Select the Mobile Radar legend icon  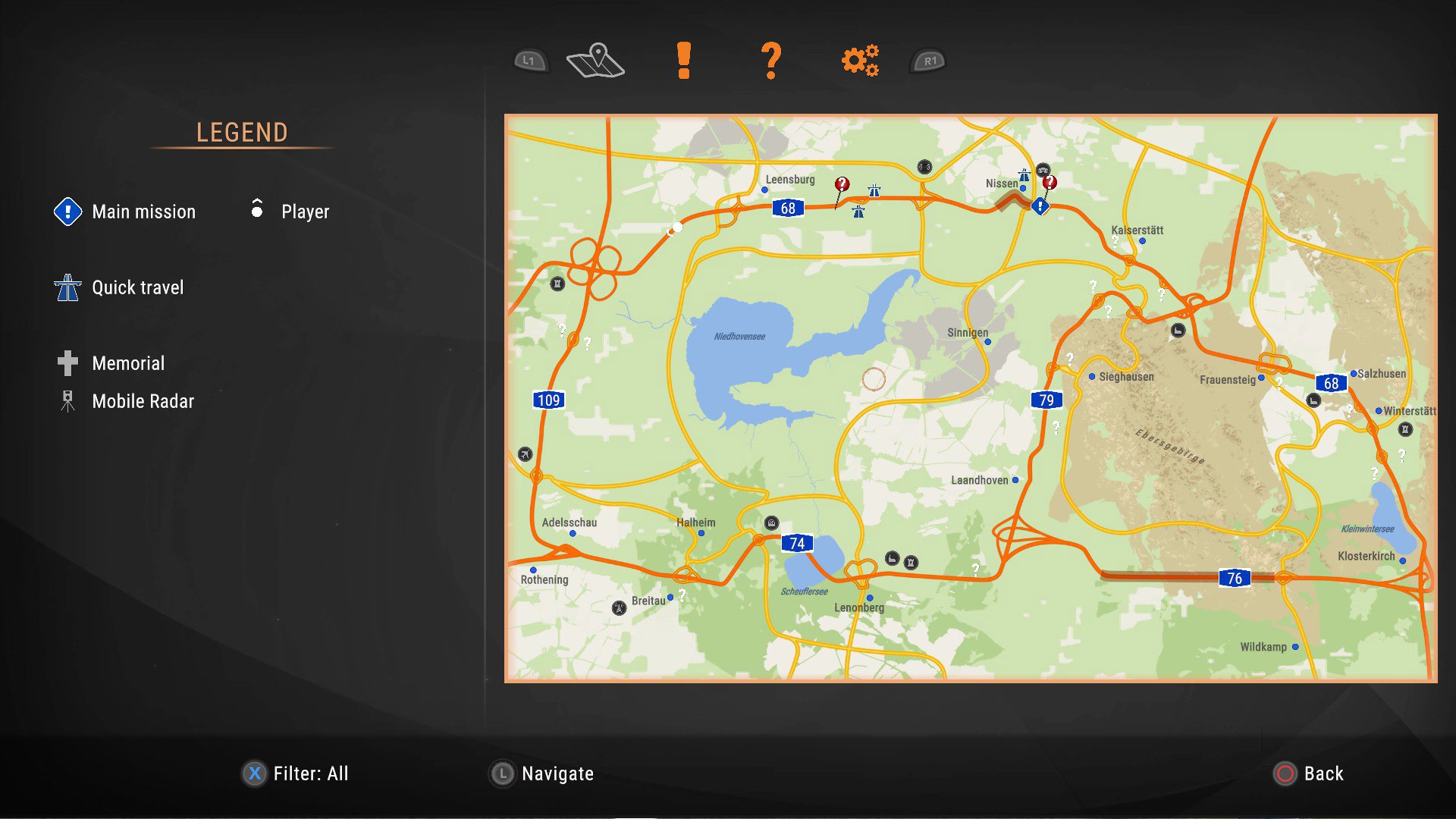pyautogui.click(x=67, y=401)
